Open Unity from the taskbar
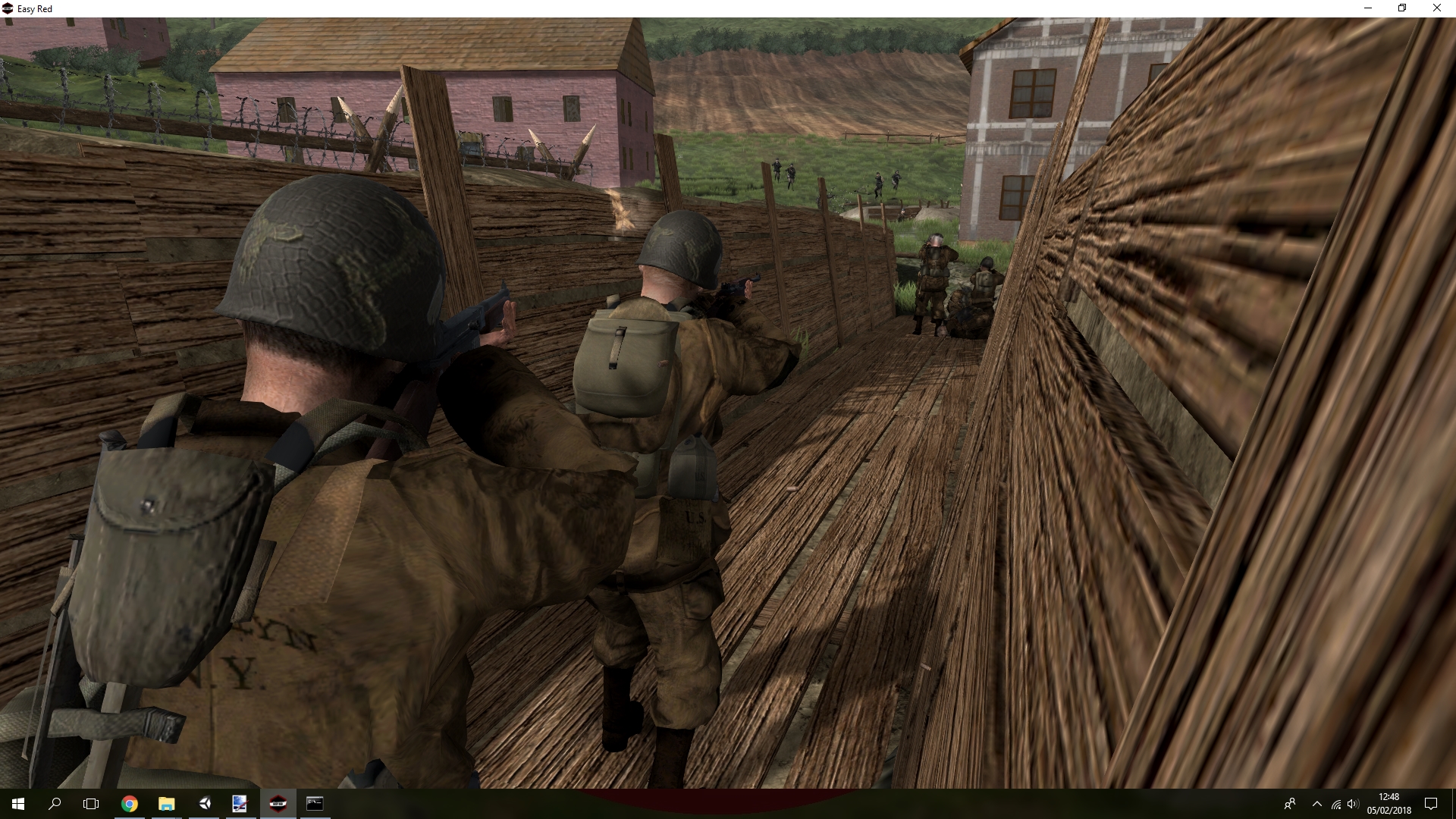Screen dimensions: 1456x819 point(203,804)
